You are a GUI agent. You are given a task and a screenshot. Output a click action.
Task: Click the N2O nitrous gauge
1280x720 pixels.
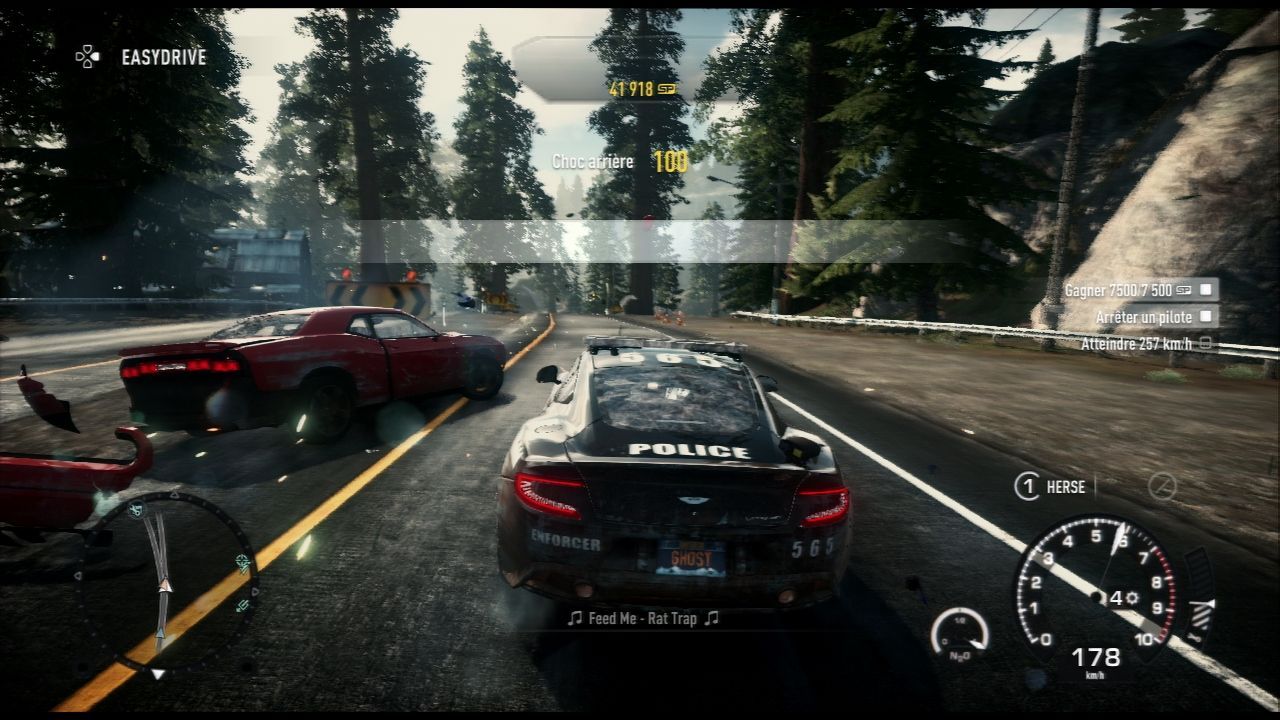coord(959,634)
